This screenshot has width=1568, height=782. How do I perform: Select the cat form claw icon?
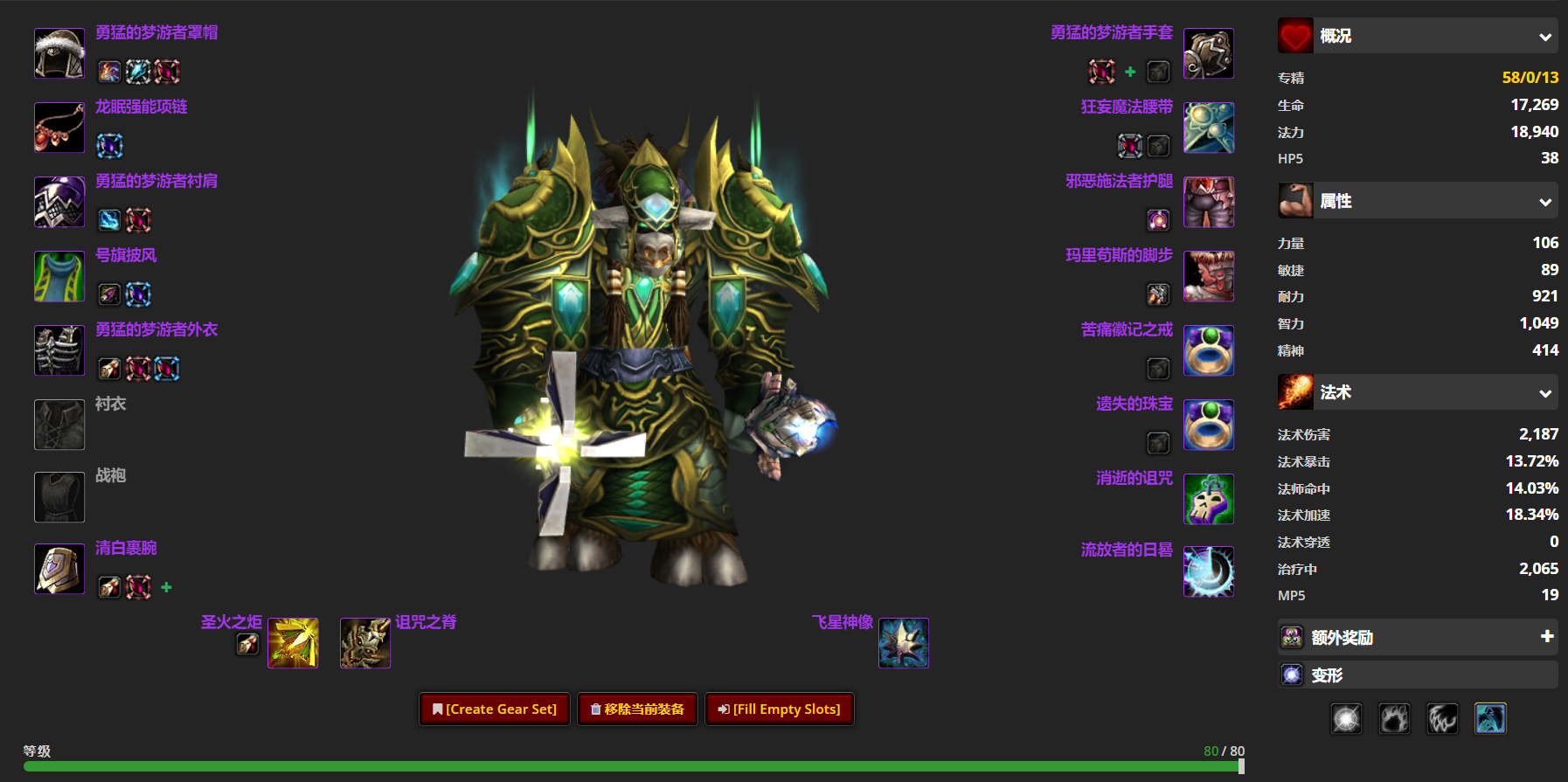point(1442,718)
